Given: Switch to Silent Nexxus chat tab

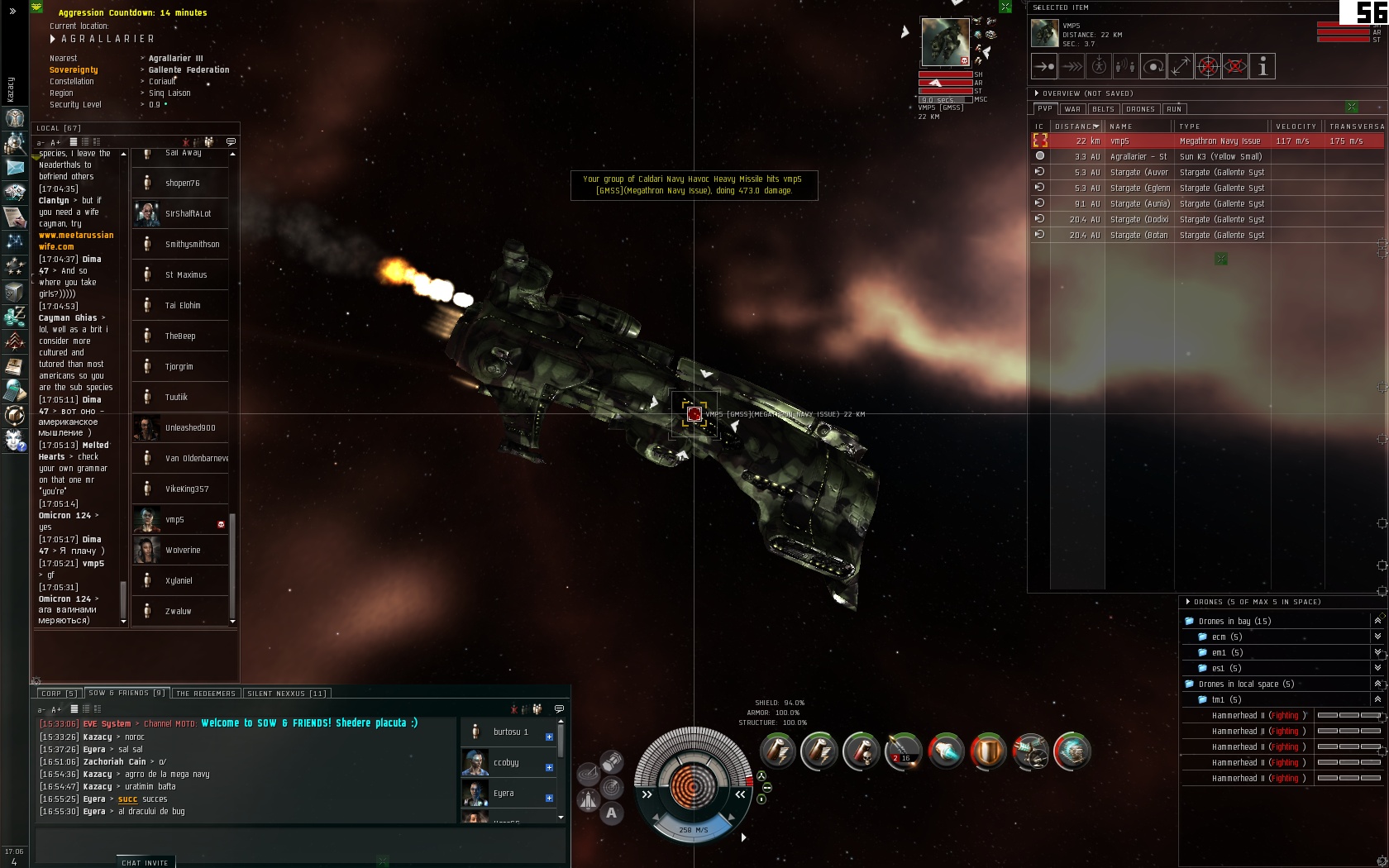Looking at the screenshot, I should pos(286,694).
